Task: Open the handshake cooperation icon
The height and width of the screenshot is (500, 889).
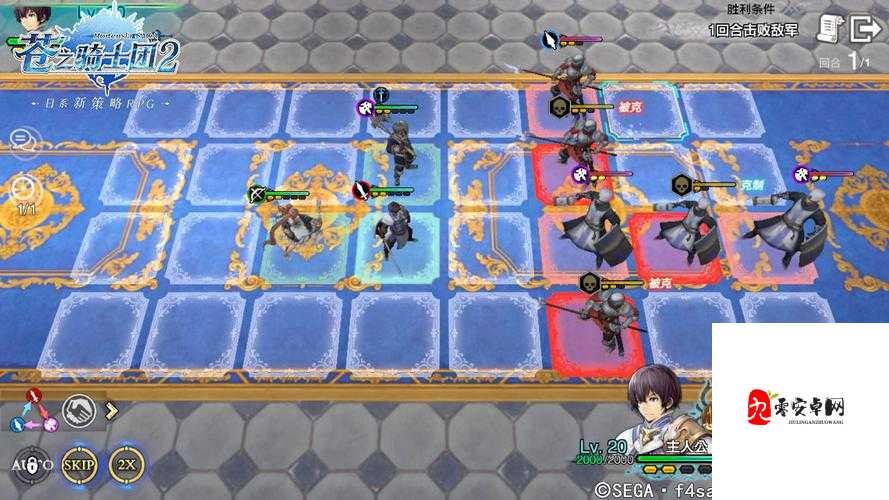Action: (81, 409)
